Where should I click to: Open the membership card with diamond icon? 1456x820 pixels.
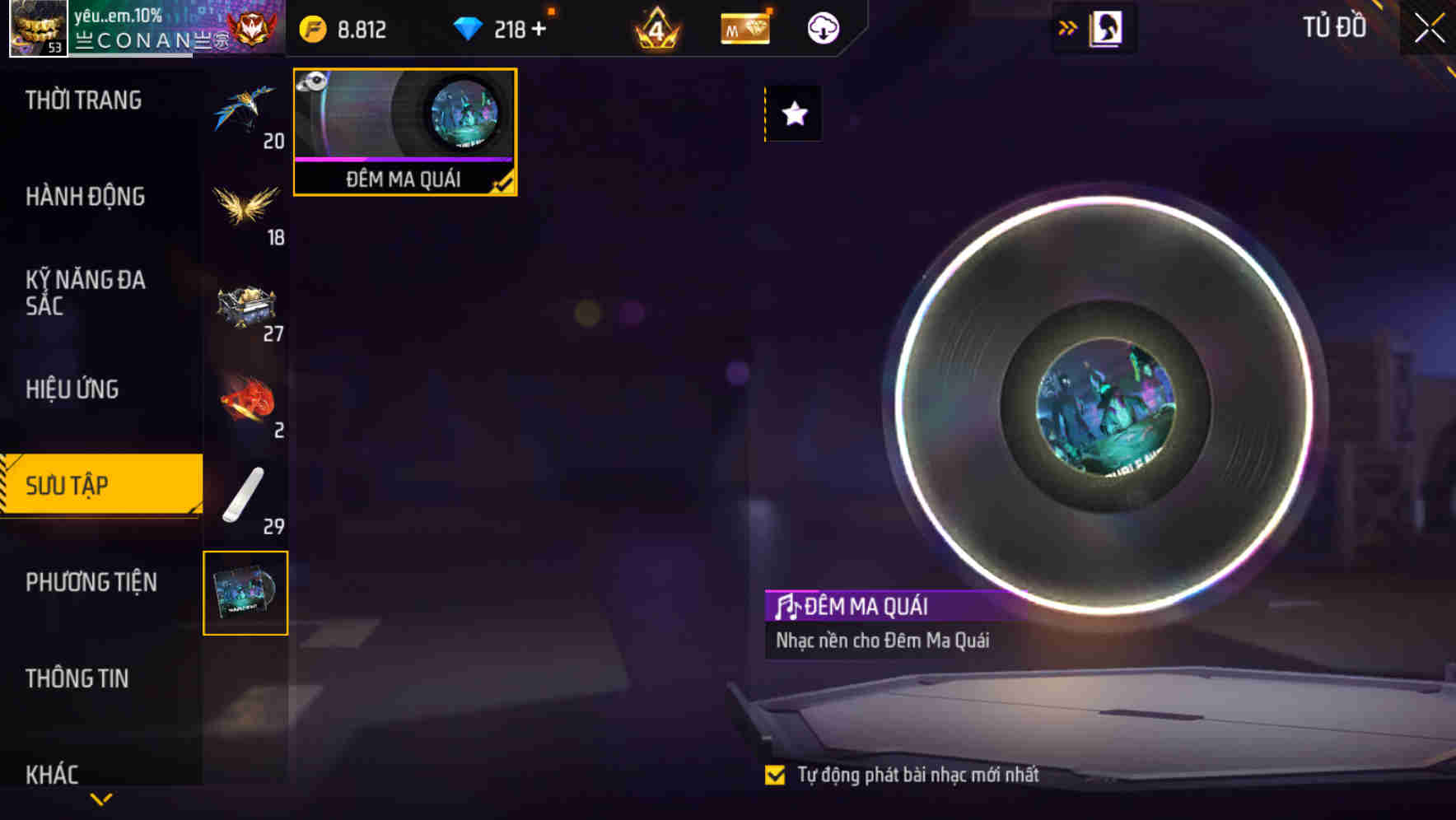point(744,27)
